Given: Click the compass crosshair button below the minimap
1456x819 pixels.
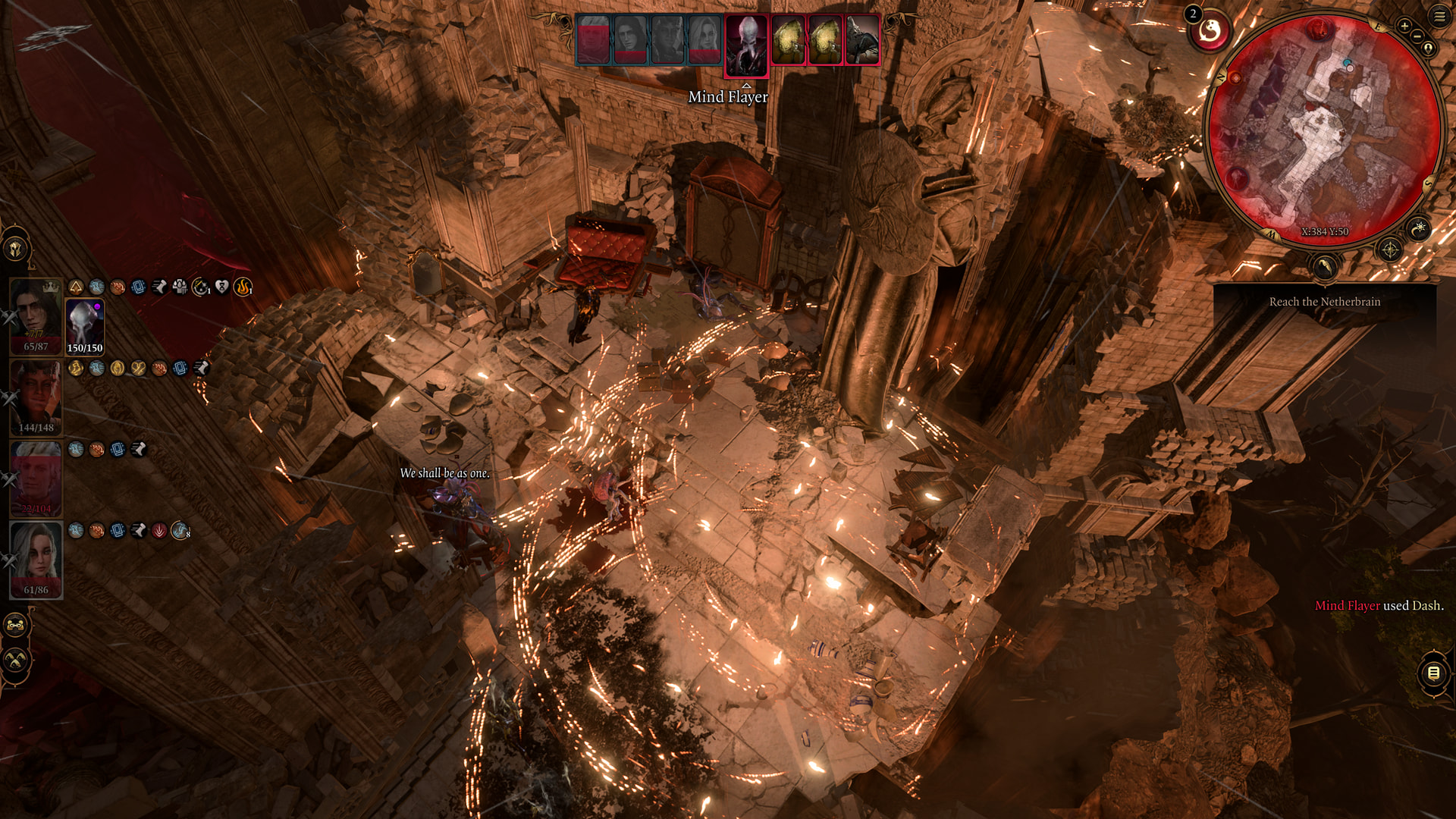Looking at the screenshot, I should coord(1389,249).
